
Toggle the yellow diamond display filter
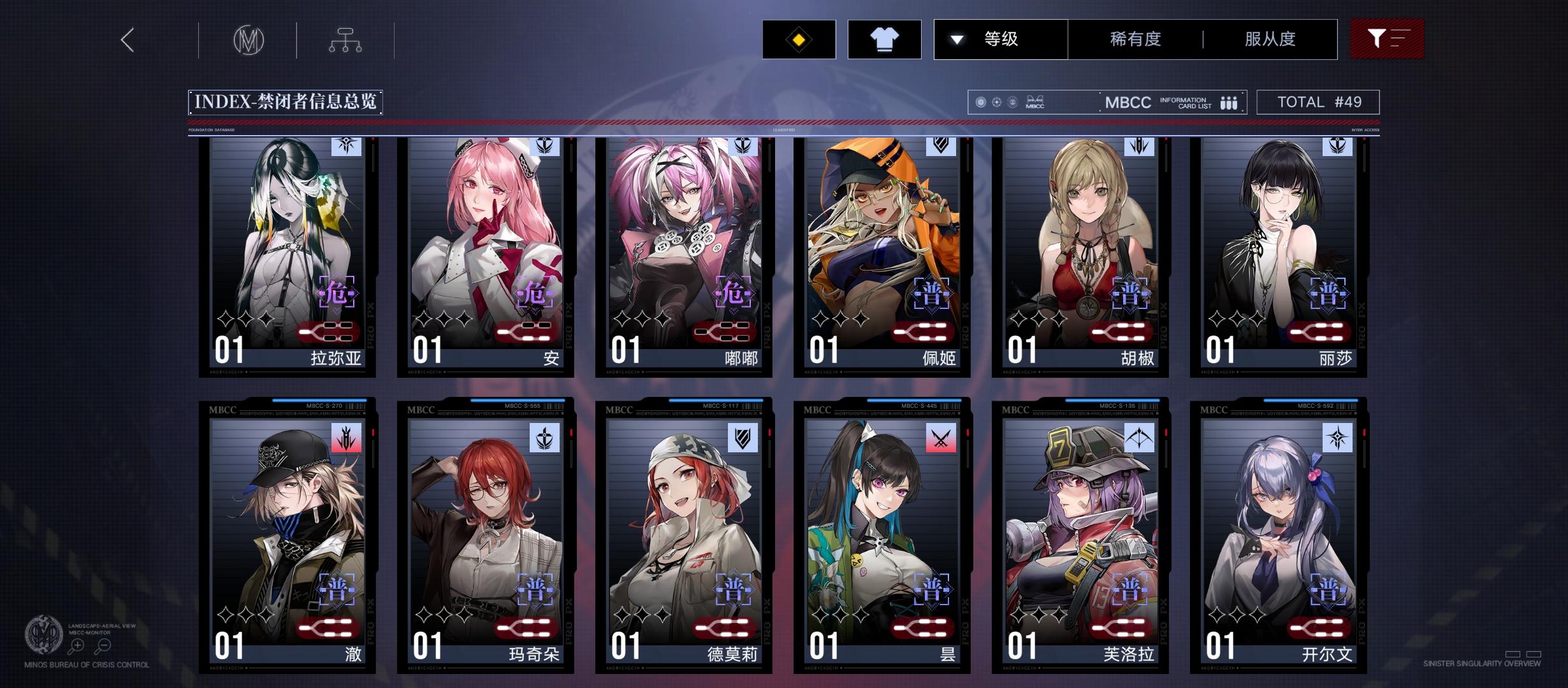point(799,39)
